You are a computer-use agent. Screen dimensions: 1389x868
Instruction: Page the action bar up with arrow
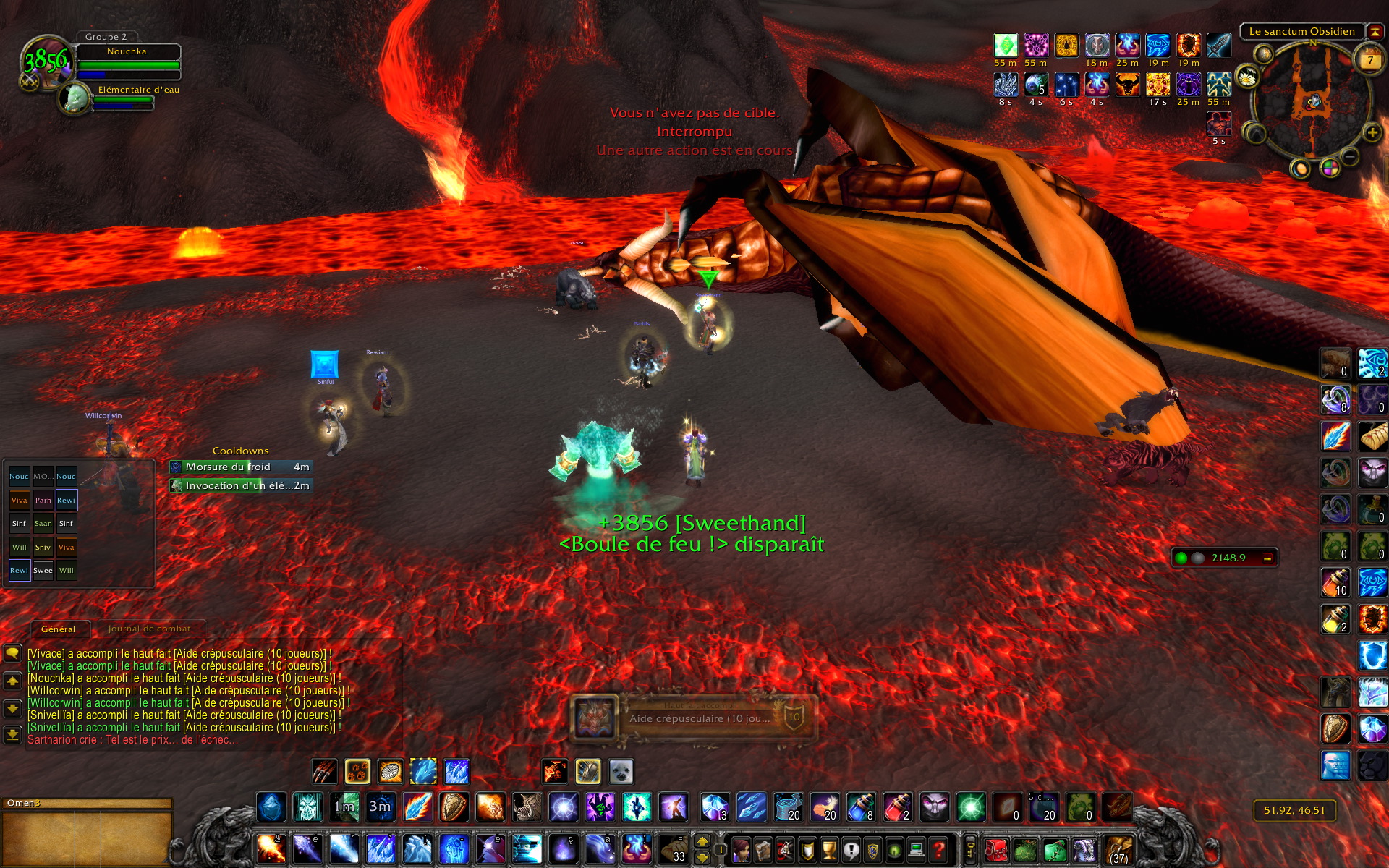coord(702,841)
